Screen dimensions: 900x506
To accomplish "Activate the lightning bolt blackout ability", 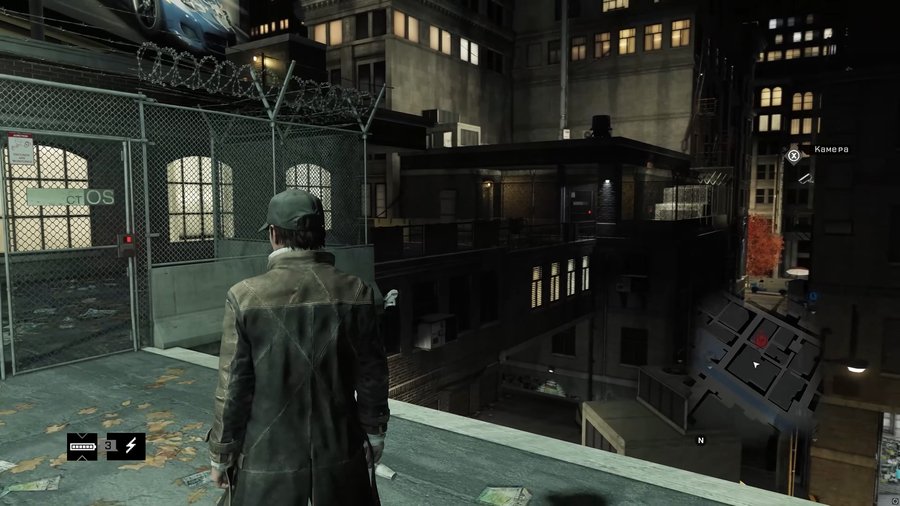I will click(x=130, y=446).
